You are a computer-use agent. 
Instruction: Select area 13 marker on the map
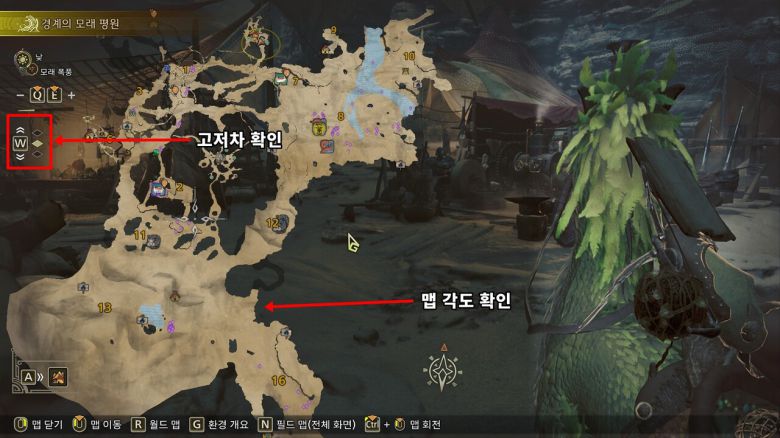tap(104, 308)
